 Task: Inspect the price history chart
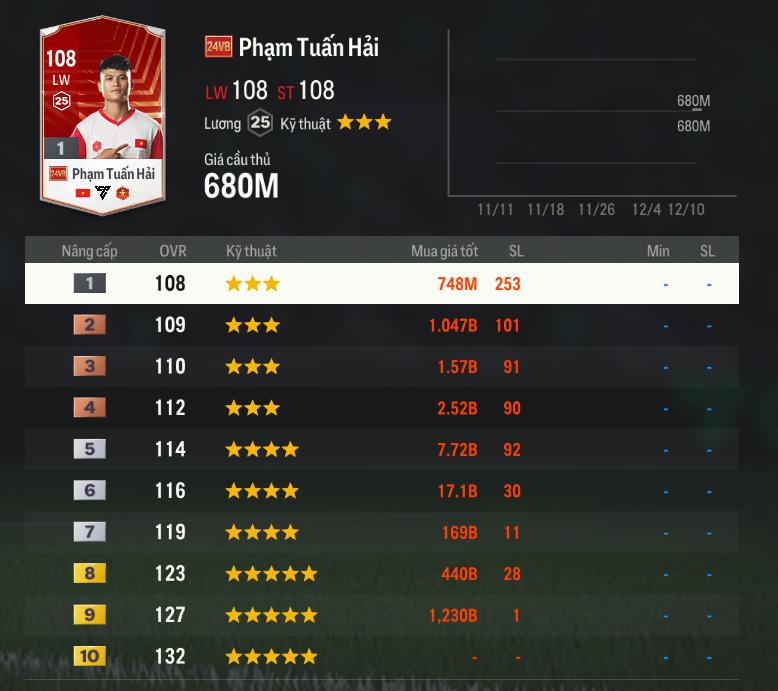pyautogui.click(x=592, y=115)
